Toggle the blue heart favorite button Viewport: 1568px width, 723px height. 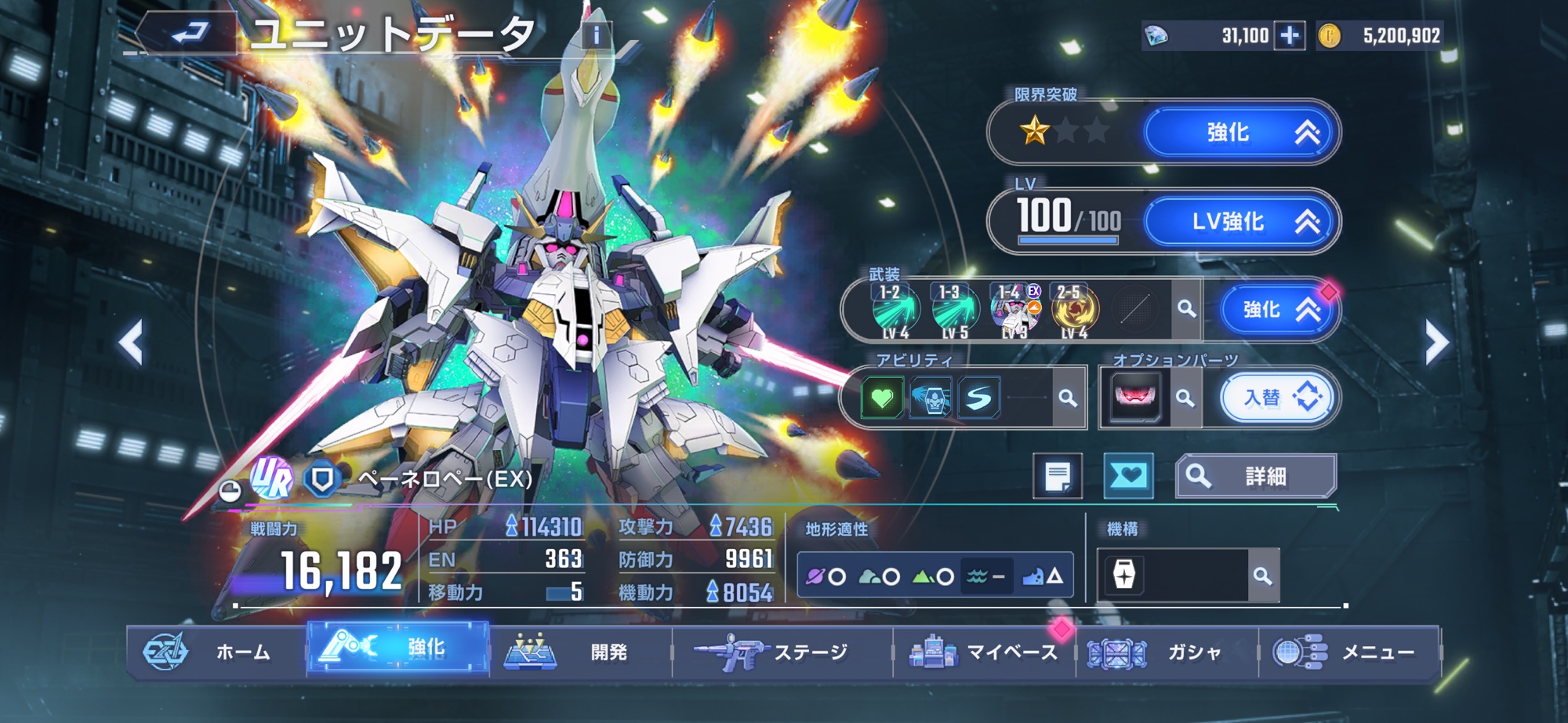tap(1128, 476)
